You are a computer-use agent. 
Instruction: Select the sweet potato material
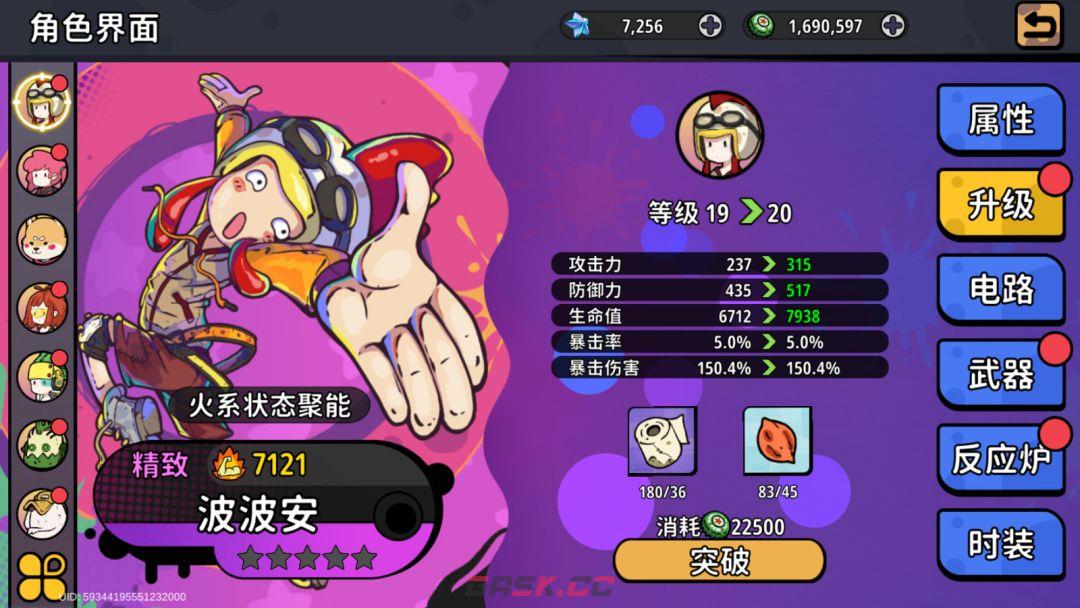[777, 441]
